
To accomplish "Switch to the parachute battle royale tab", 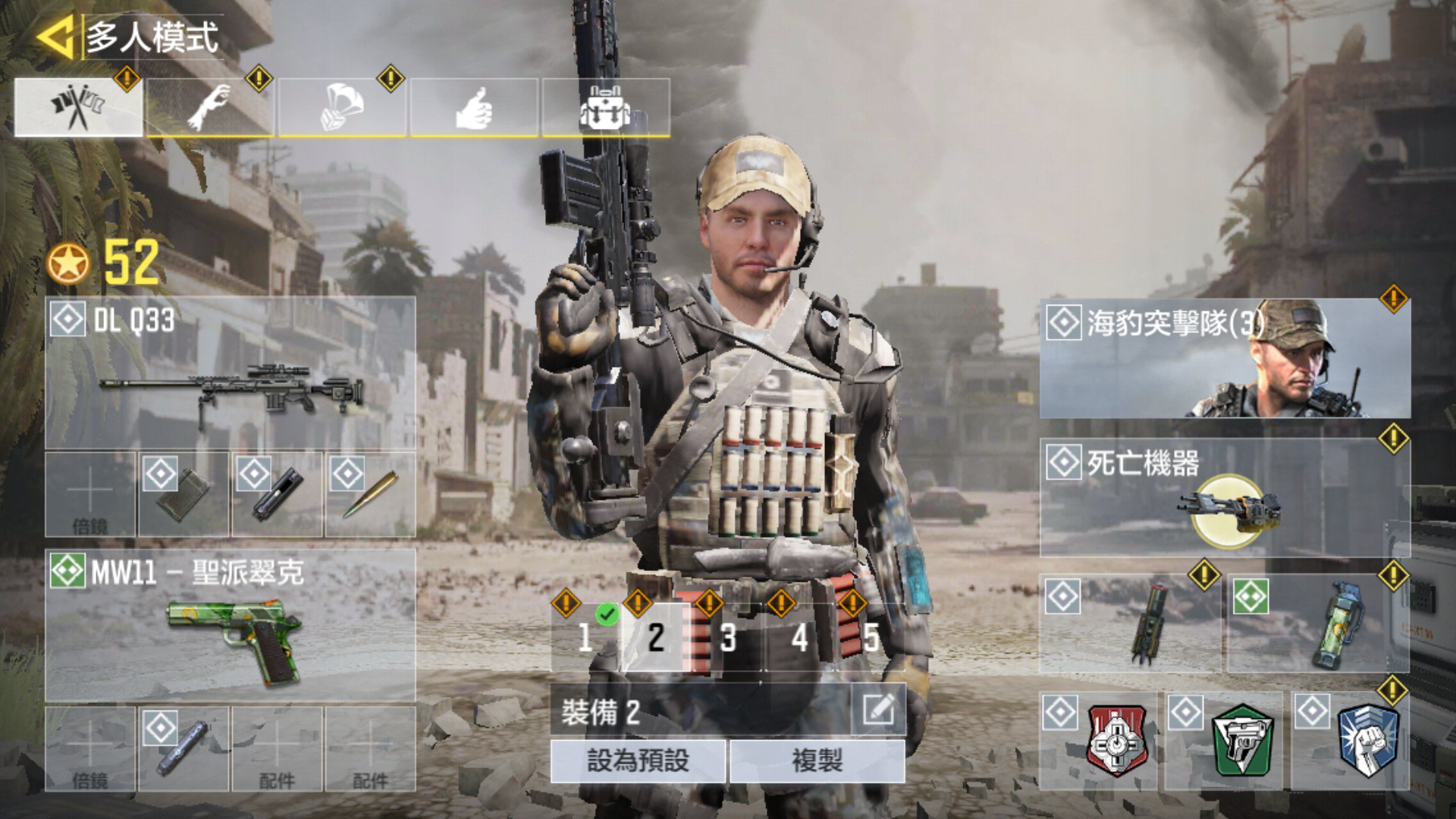I will (342, 108).
